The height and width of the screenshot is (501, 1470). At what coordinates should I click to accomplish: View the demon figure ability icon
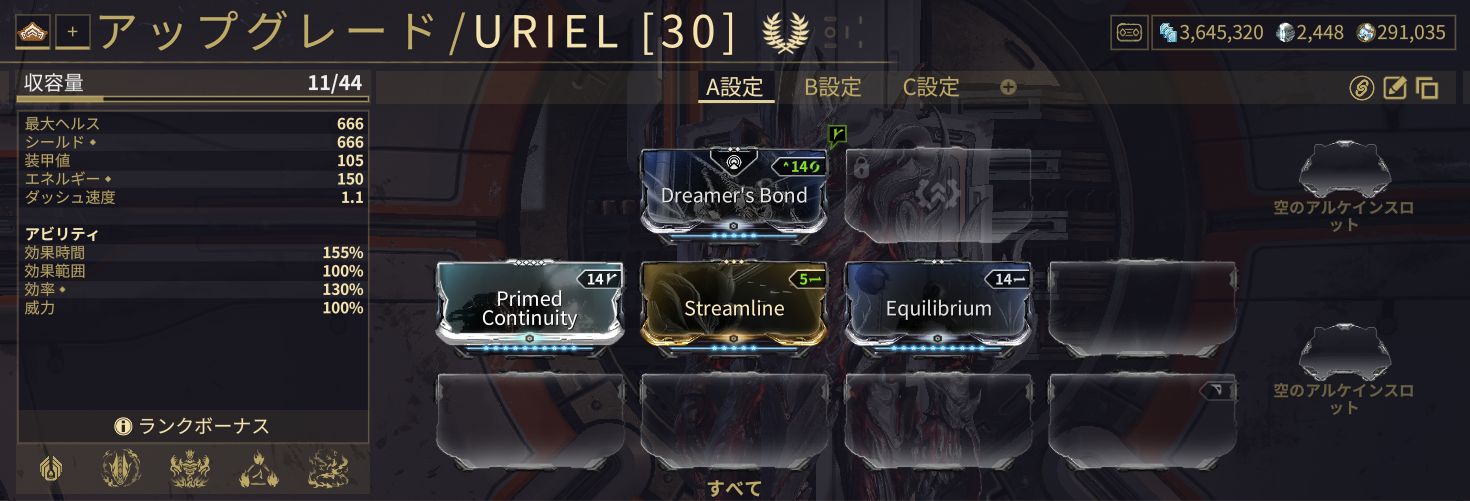pos(189,469)
